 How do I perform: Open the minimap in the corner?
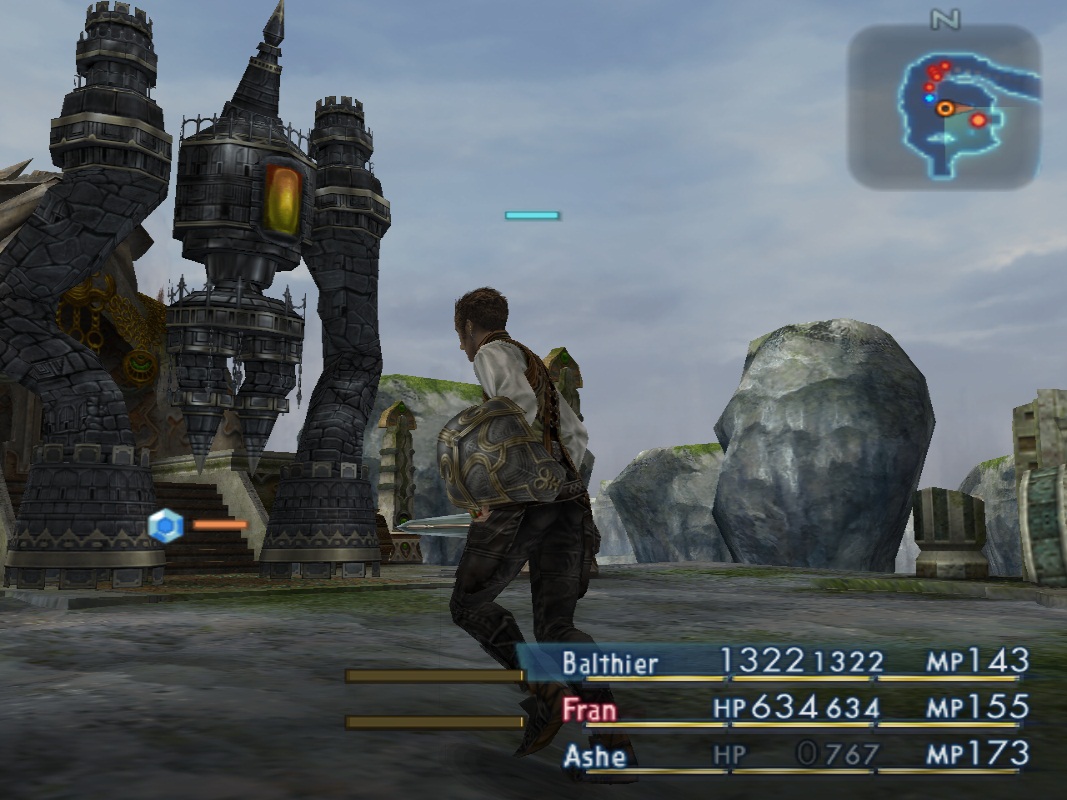(944, 107)
